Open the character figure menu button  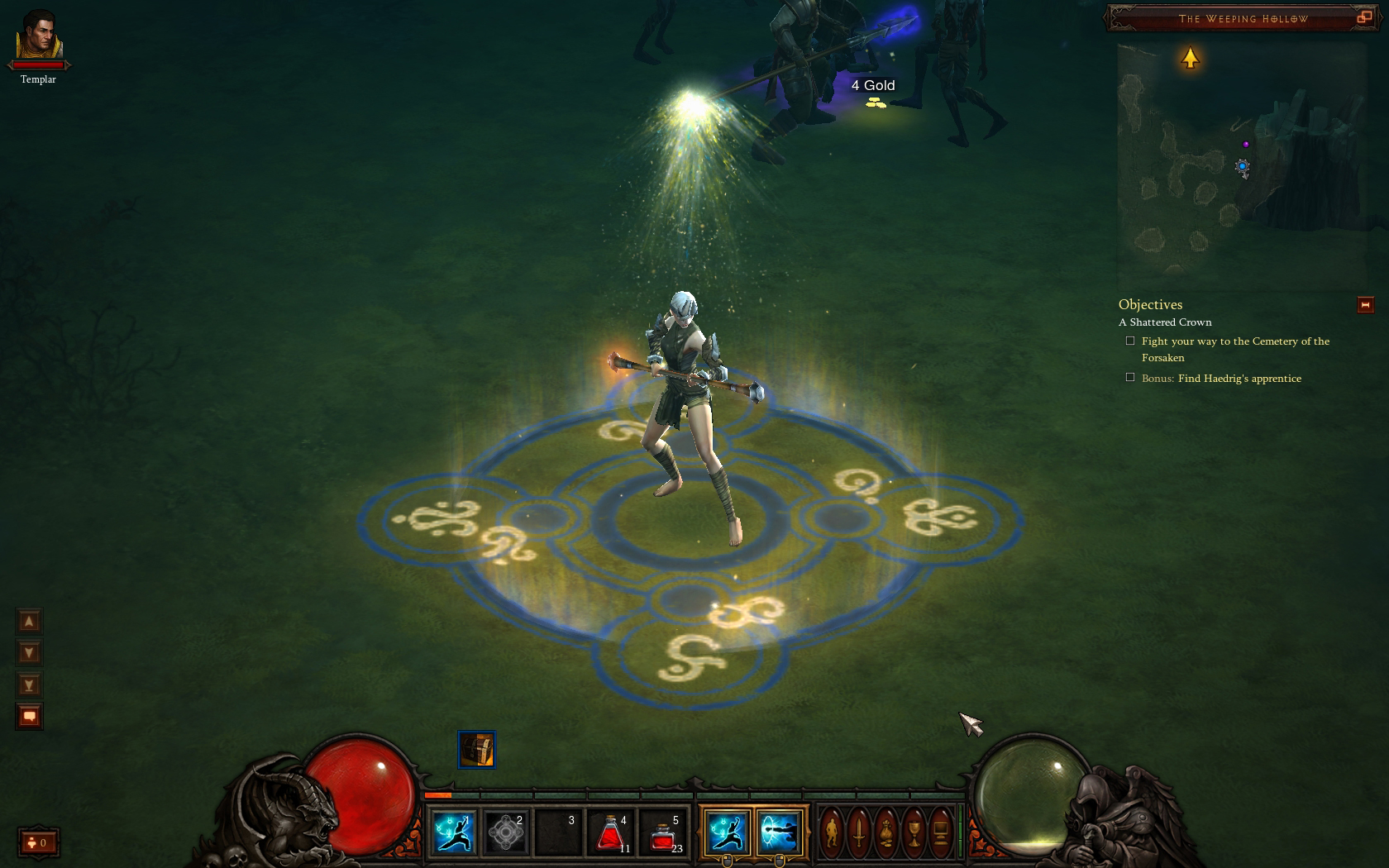(833, 832)
